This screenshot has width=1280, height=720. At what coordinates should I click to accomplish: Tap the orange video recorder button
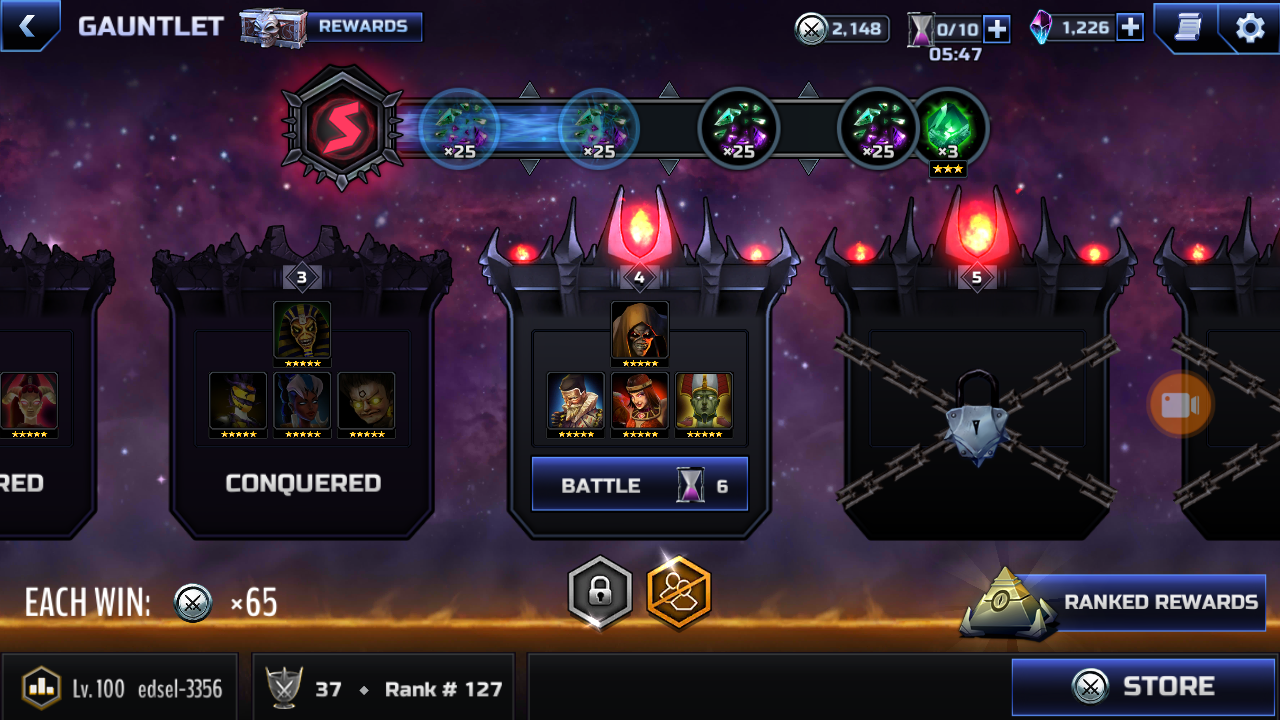click(1180, 404)
